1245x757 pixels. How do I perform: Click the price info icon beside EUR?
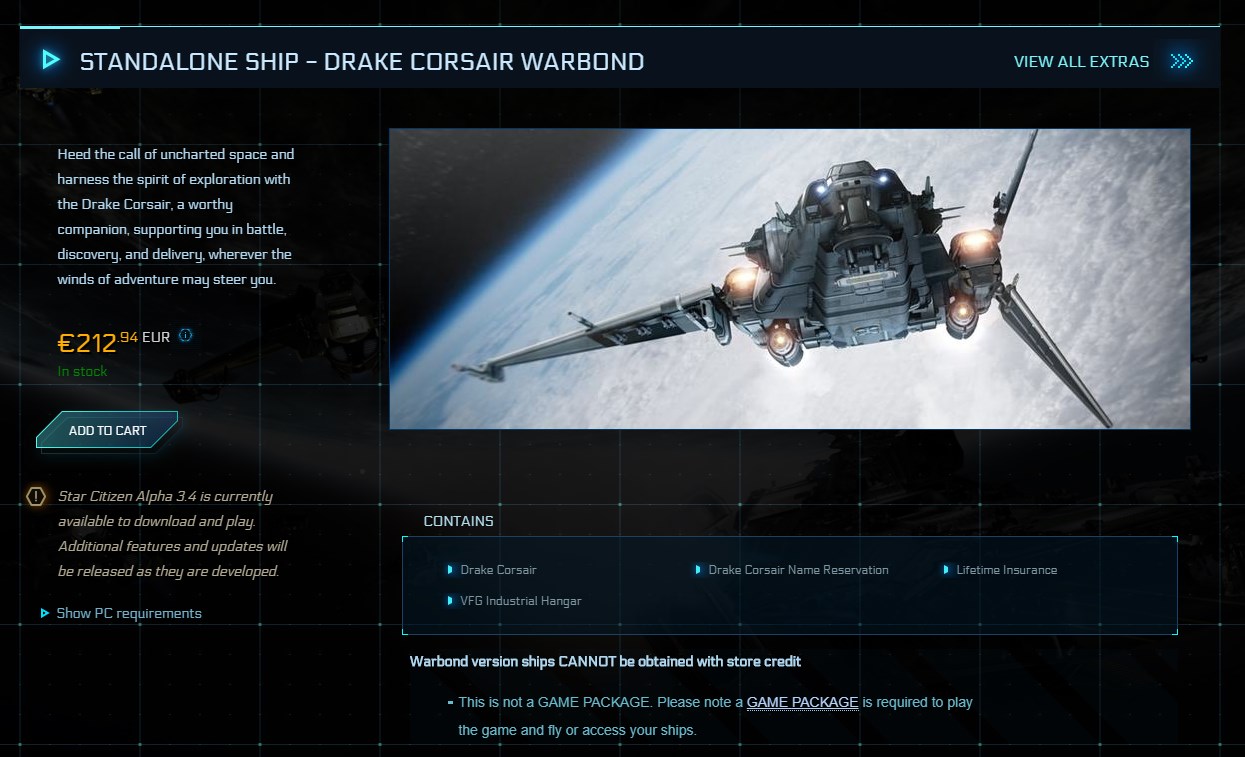point(185,336)
